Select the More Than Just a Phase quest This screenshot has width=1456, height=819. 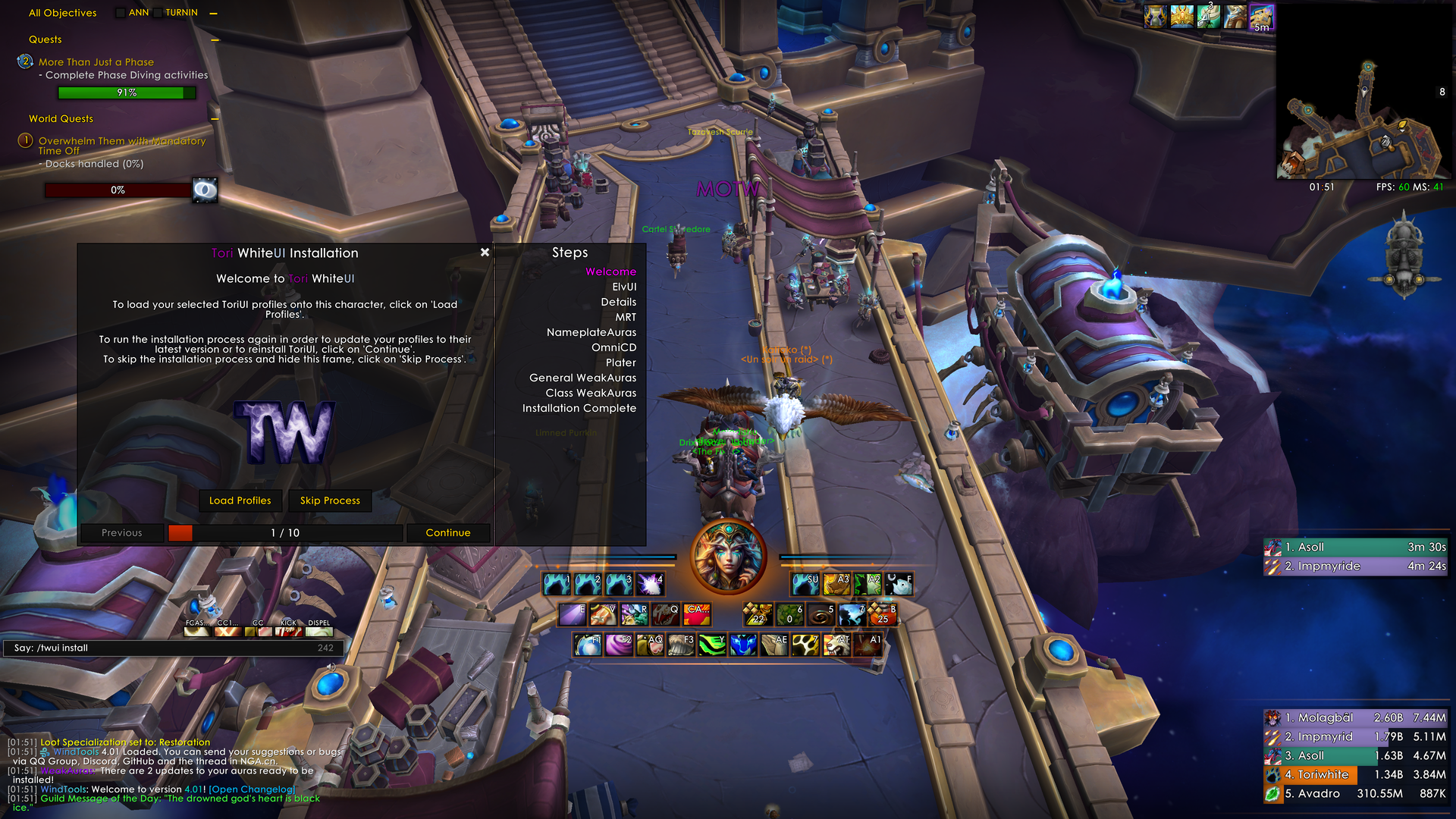[x=96, y=62]
